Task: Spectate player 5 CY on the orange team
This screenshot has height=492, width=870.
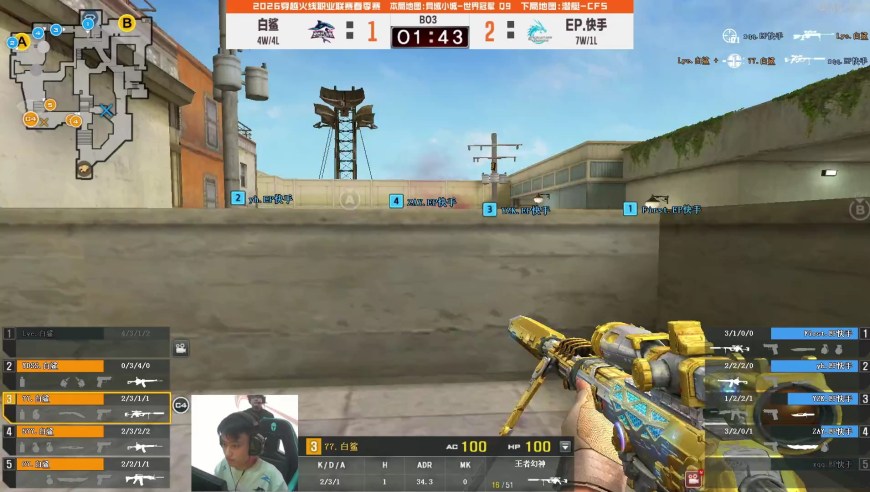Action: coord(85,471)
